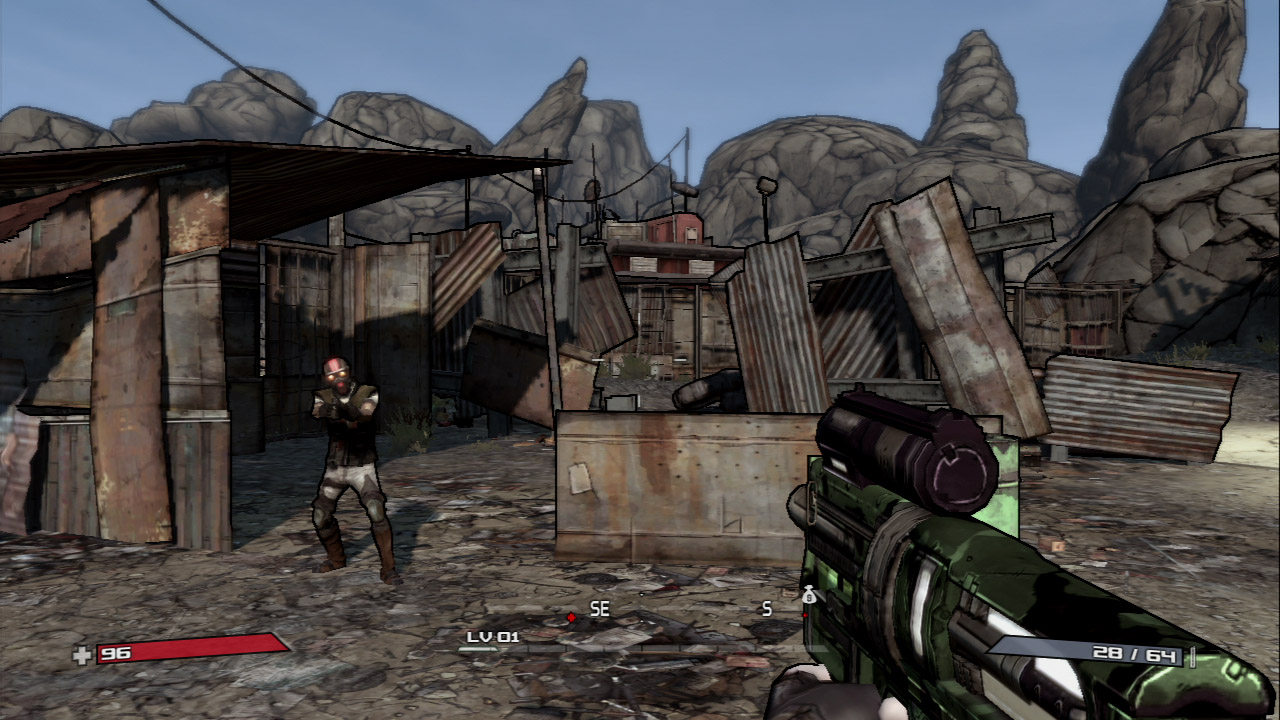The image size is (1280, 720).
Task: Click the S compass heading
Action: click(x=767, y=608)
